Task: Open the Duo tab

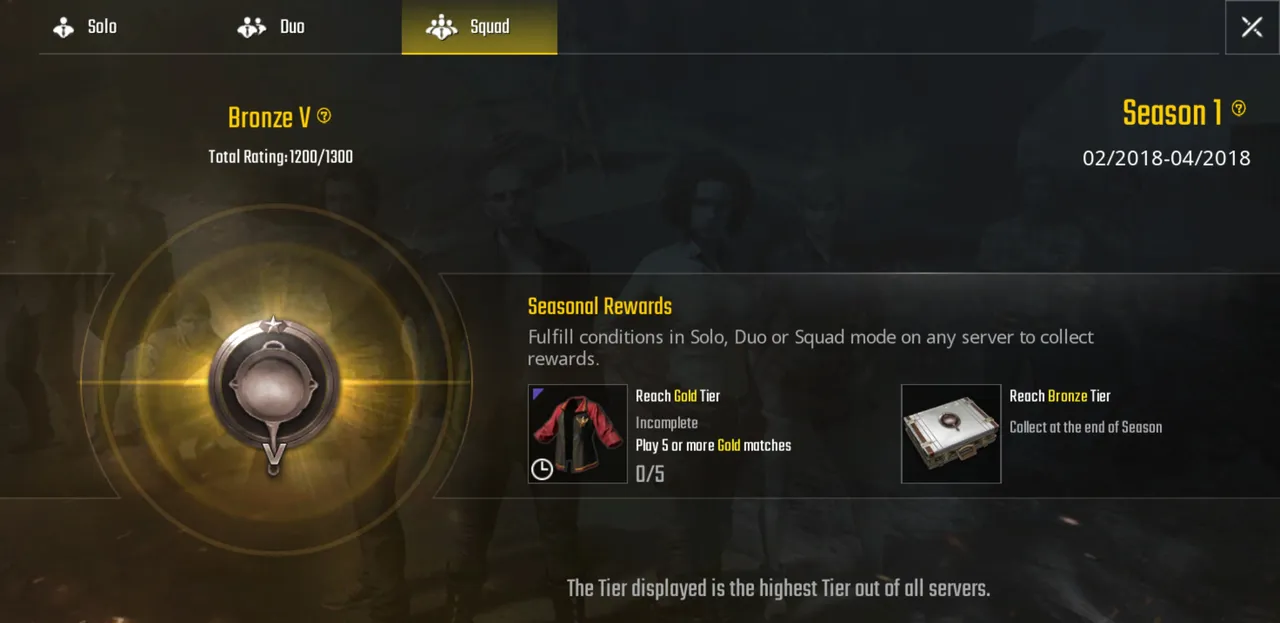Action: pyautogui.click(x=271, y=28)
